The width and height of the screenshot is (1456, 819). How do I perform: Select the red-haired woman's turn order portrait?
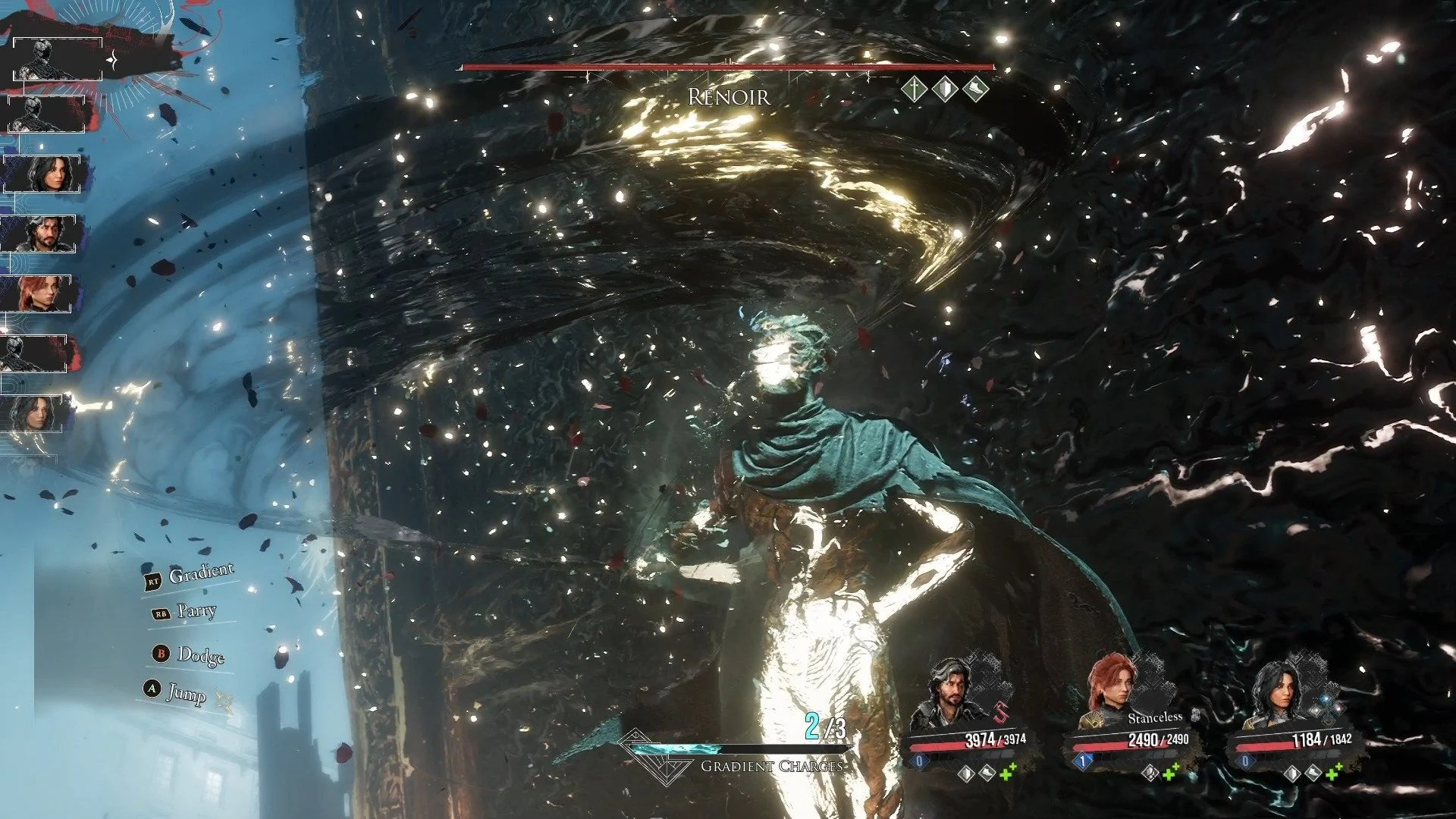[43, 294]
